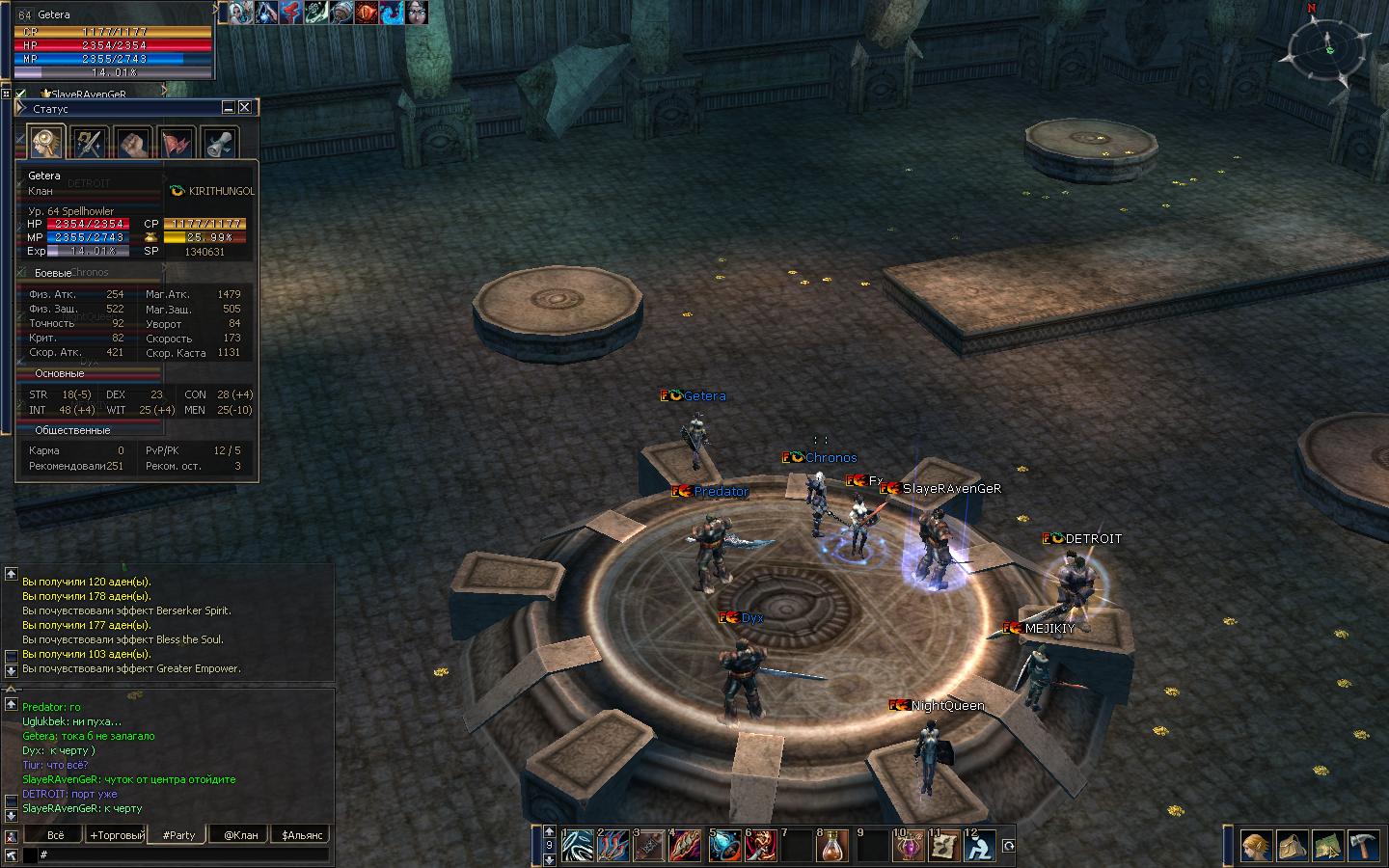This screenshot has width=1389, height=868.
Task: Cast the white whirlwind skill in slot 1
Action: click(x=577, y=847)
